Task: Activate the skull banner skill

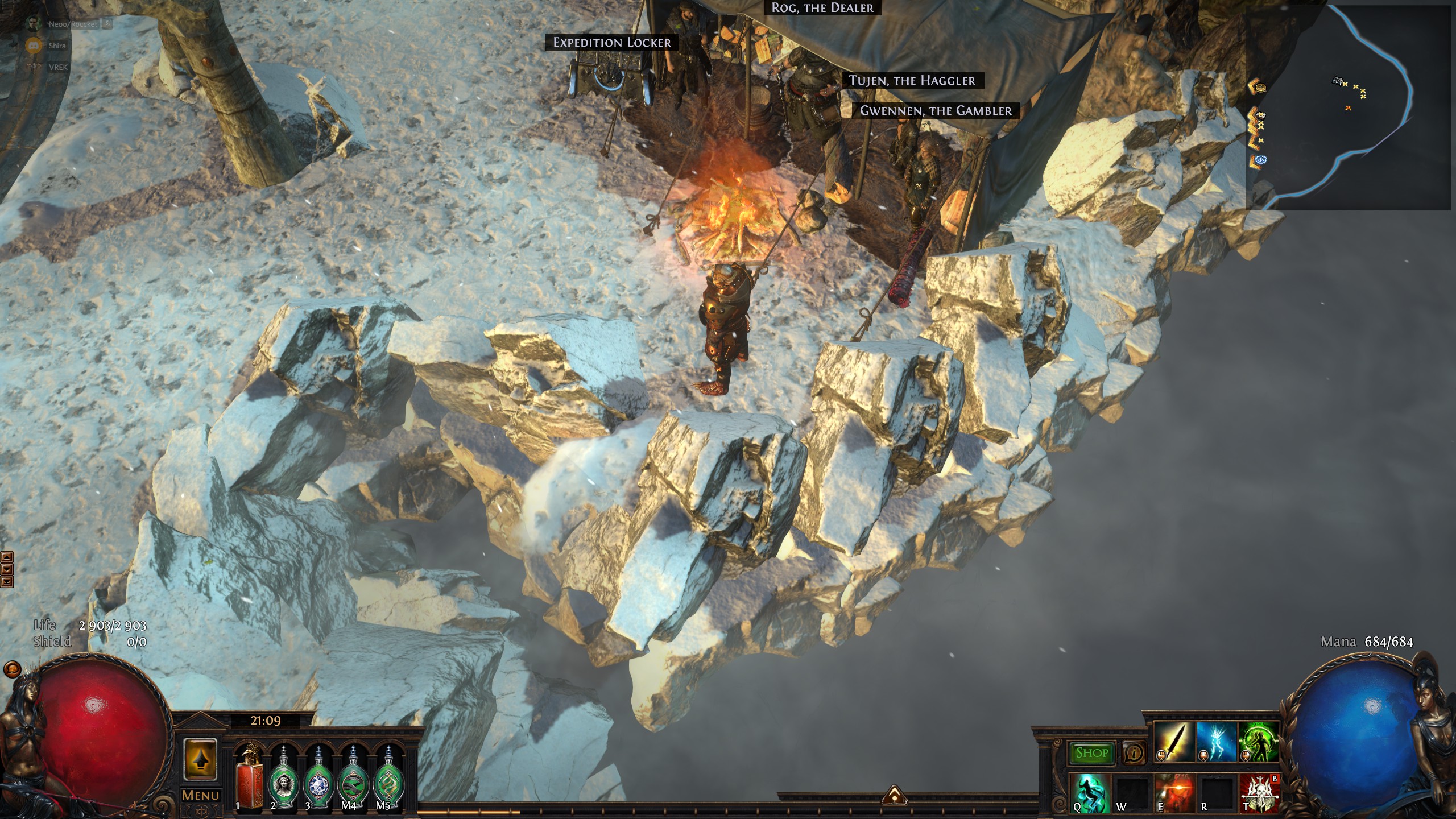Action: [x=1259, y=792]
